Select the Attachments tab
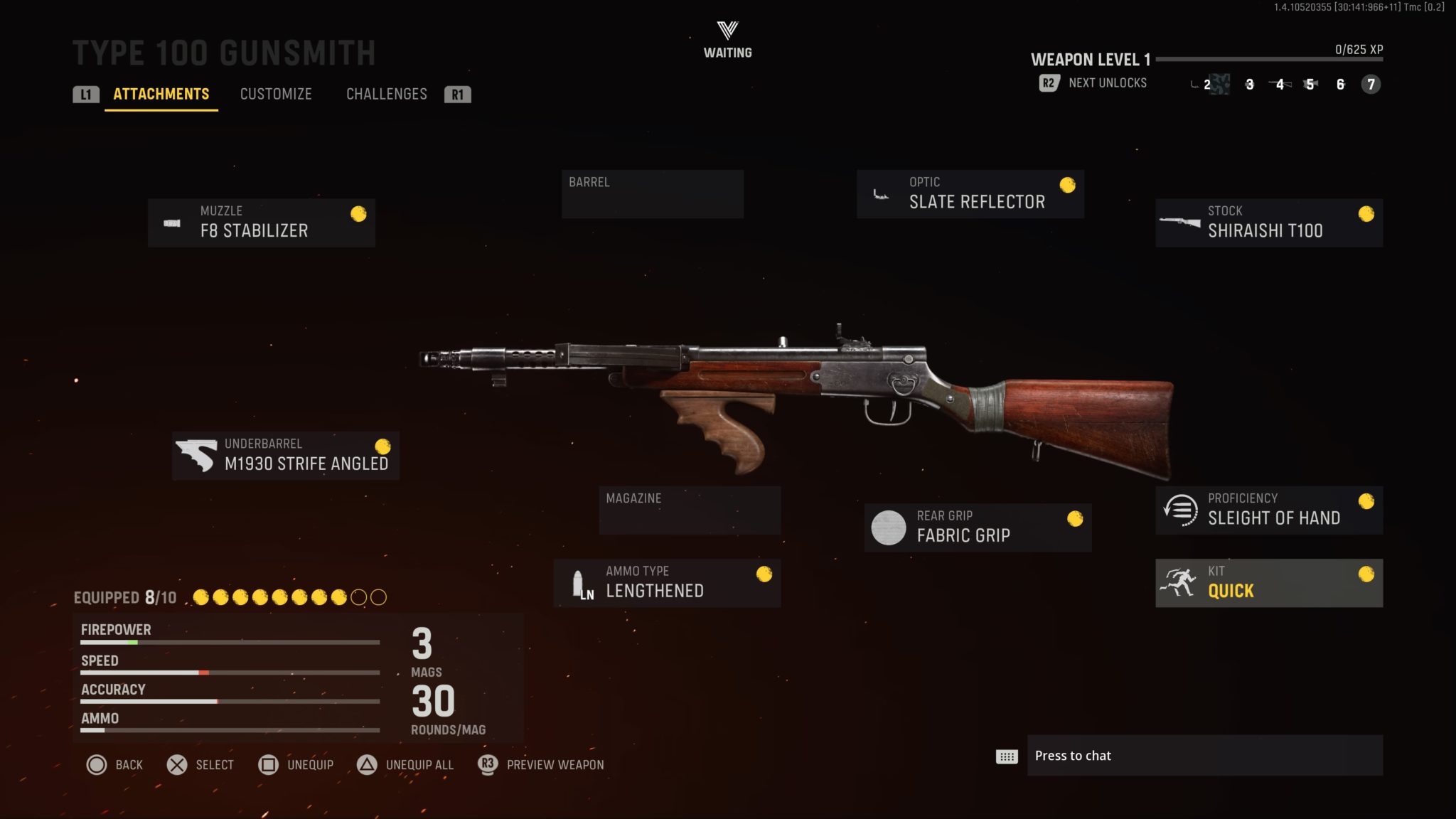The height and width of the screenshot is (819, 1456). point(160,94)
